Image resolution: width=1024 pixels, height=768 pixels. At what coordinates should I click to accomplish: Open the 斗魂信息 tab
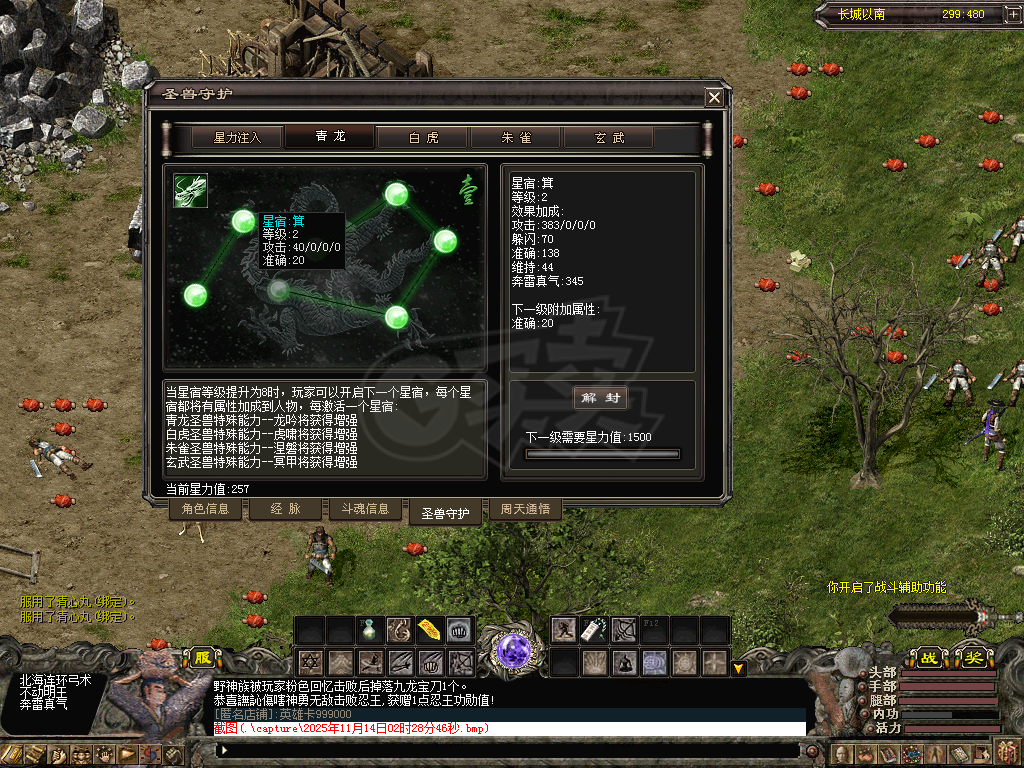pos(365,509)
